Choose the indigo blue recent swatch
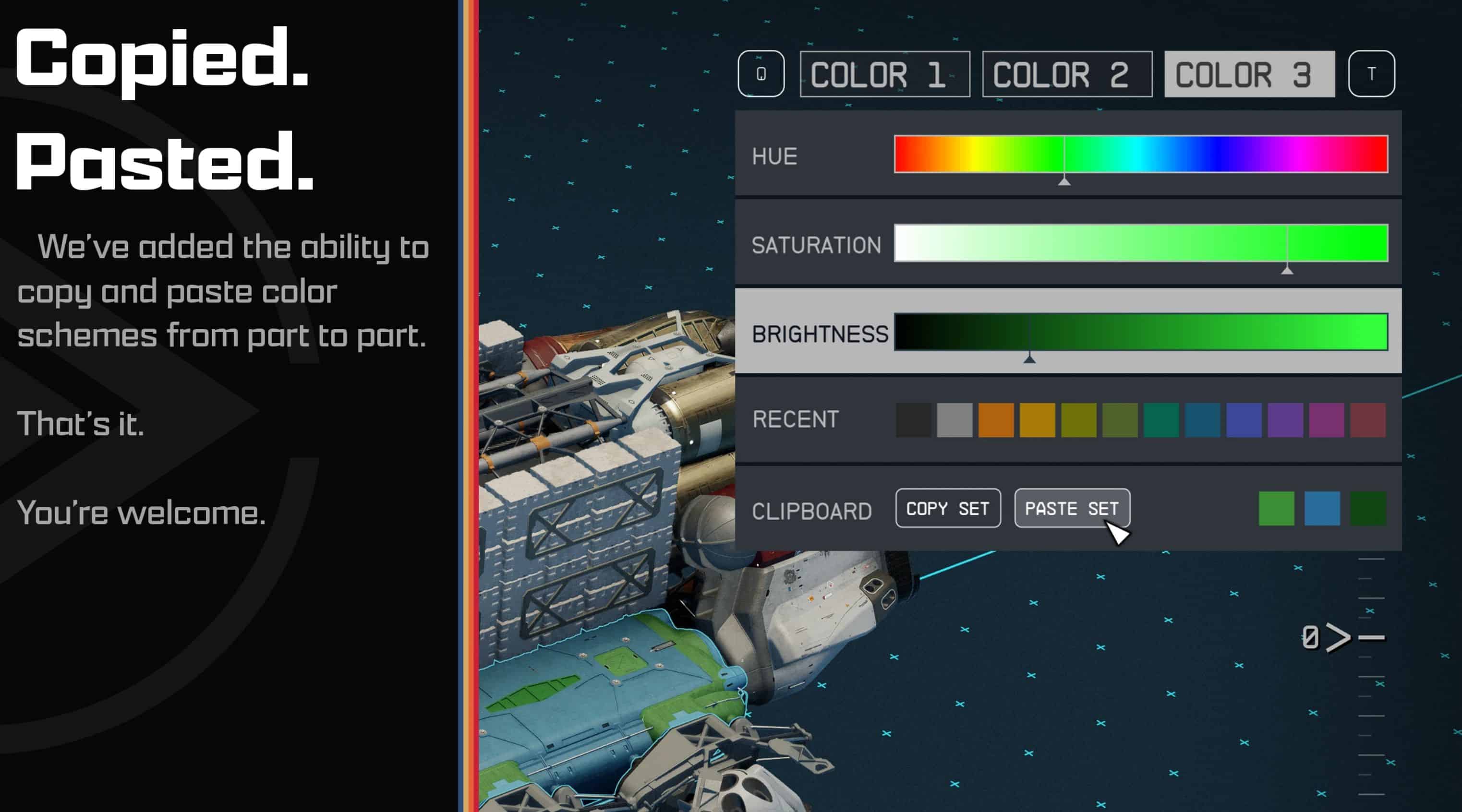 point(1244,420)
